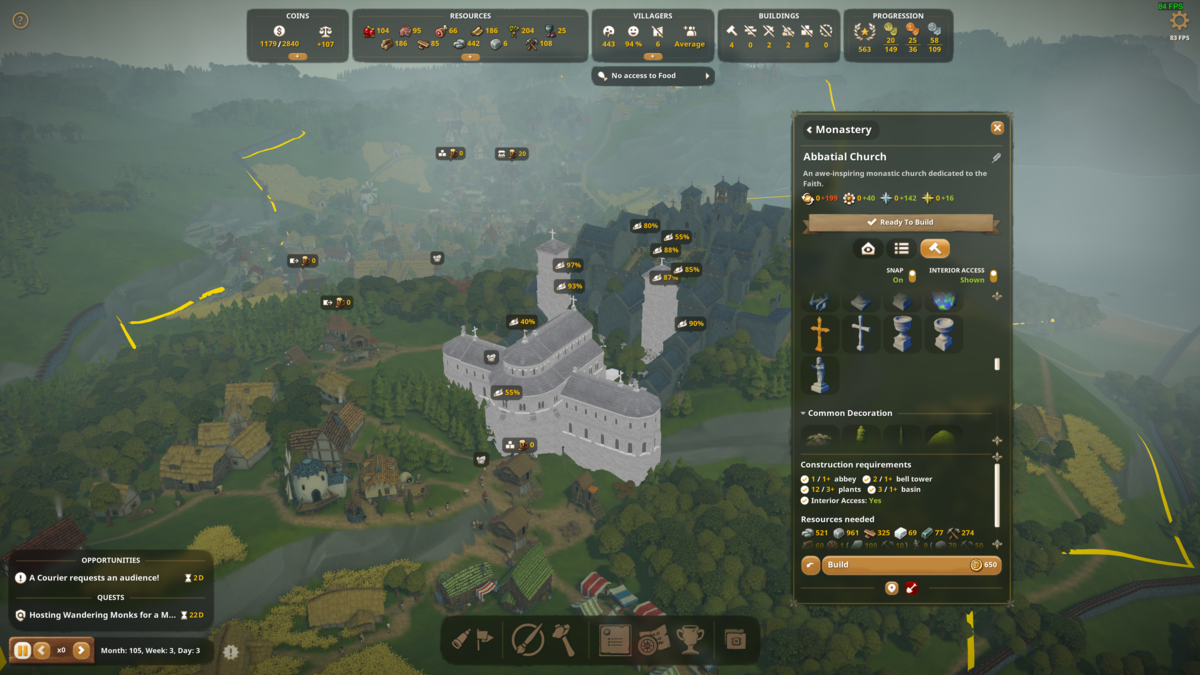This screenshot has width=1200, height=675.
Task: Select the house overview tab
Action: pyautogui.click(x=868, y=248)
